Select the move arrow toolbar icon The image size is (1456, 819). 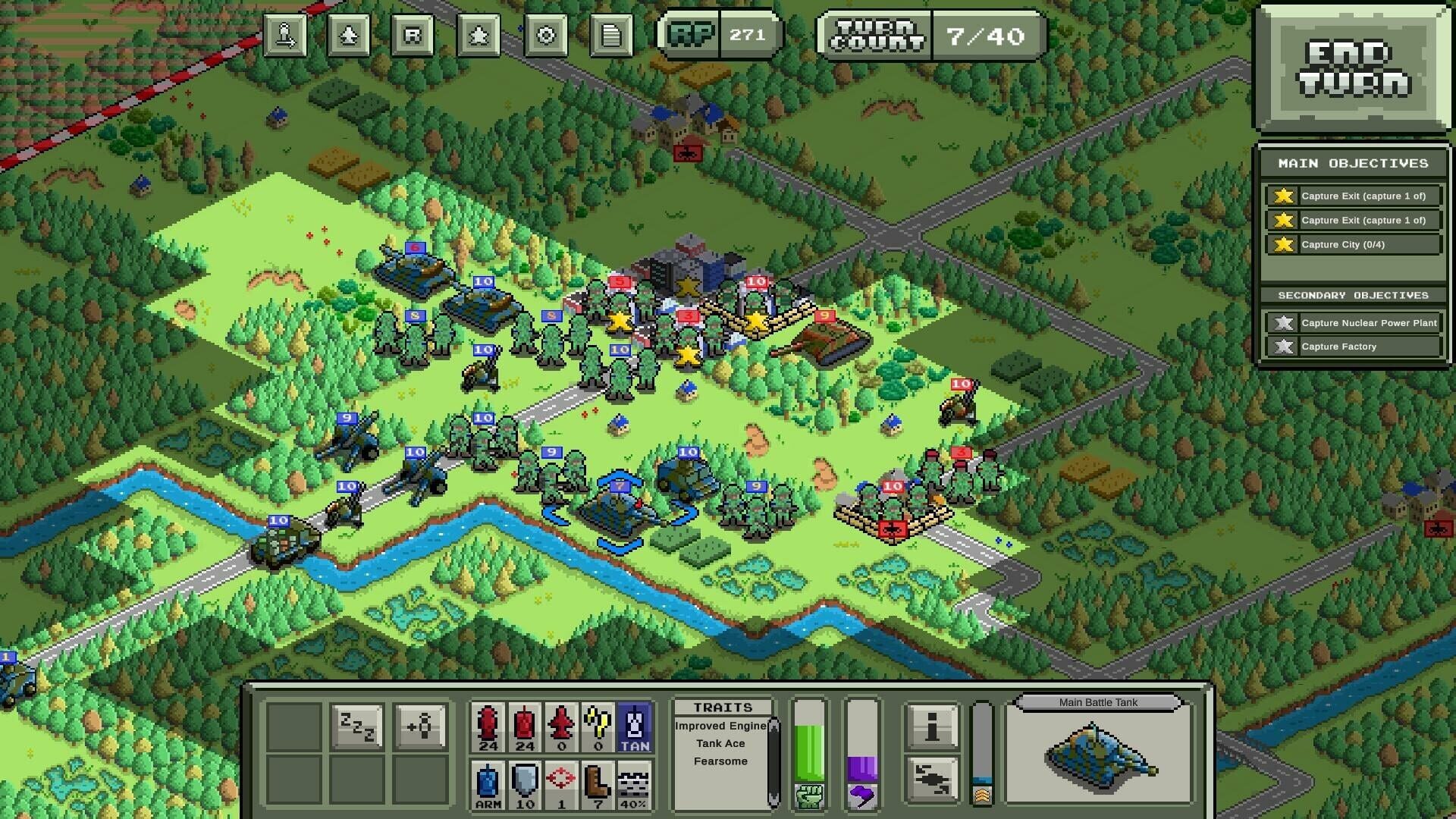click(284, 34)
